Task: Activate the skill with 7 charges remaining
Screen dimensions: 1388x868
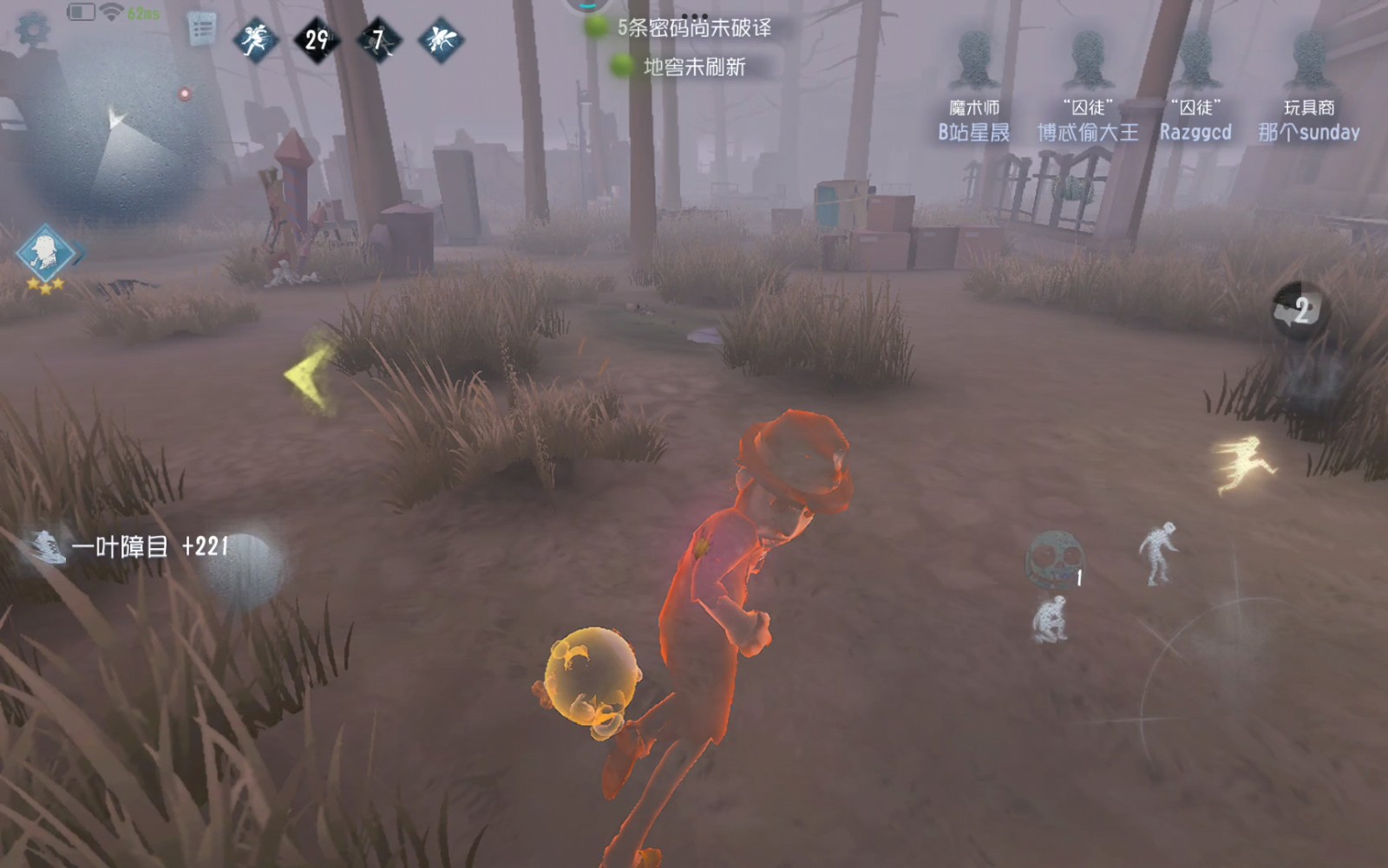Action: 379,38
